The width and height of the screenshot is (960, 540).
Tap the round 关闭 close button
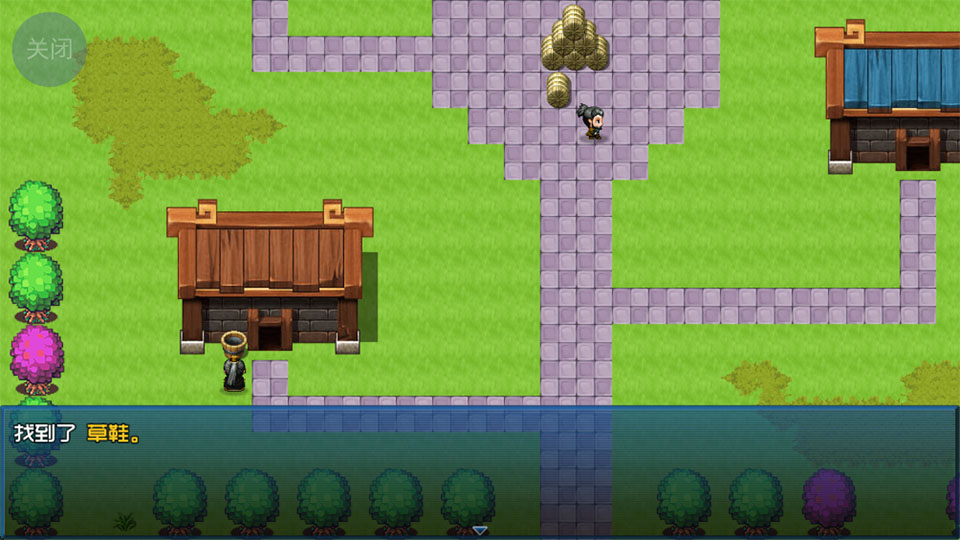pos(49,49)
